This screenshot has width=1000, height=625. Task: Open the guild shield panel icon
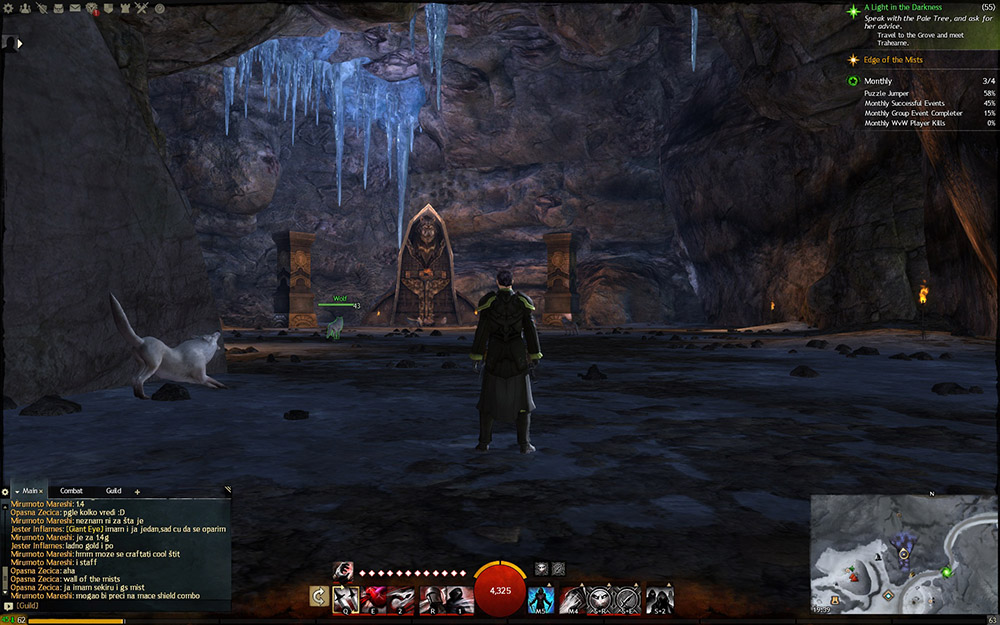[108, 8]
